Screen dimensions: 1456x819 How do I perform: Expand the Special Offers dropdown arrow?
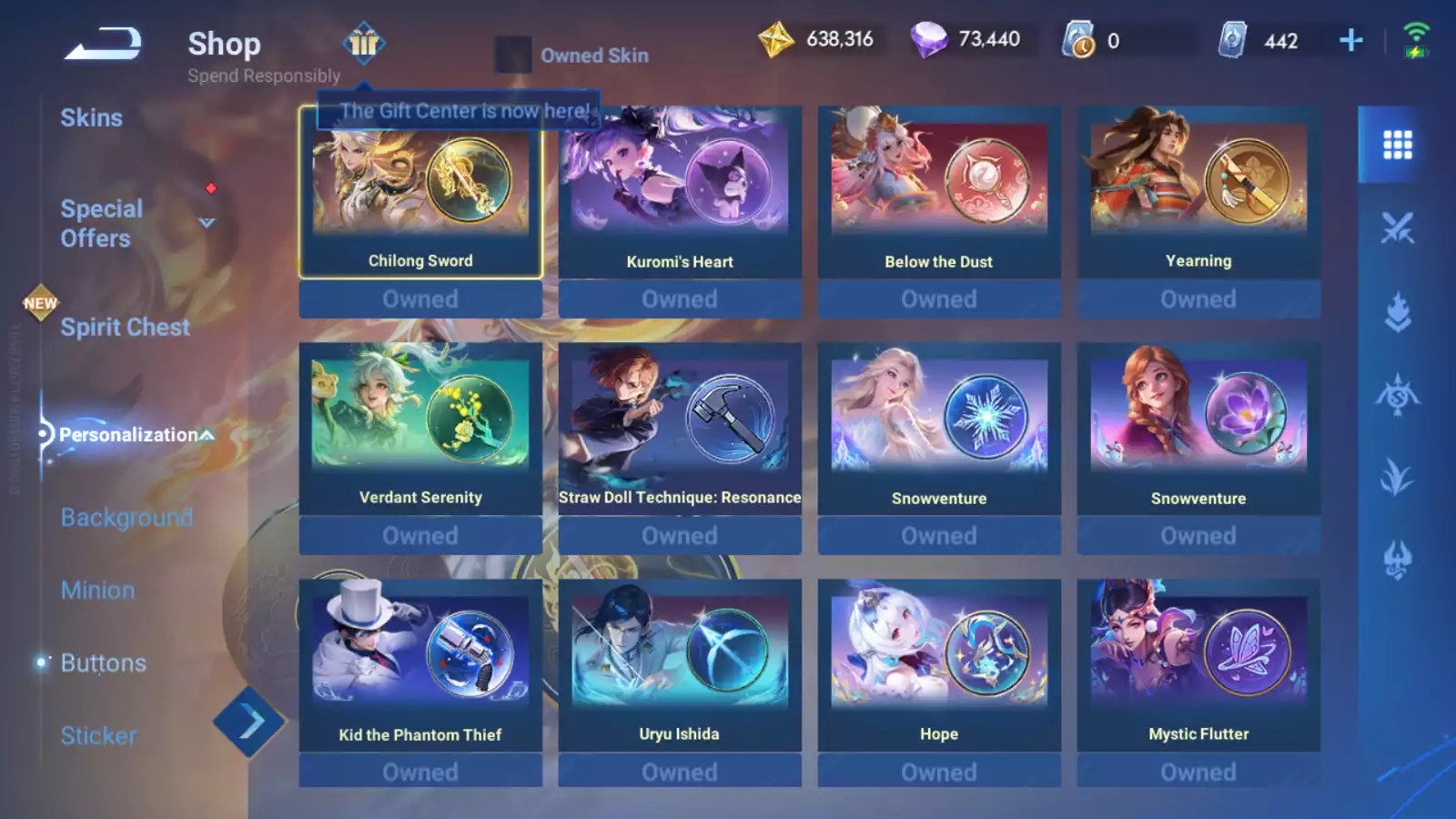click(207, 223)
